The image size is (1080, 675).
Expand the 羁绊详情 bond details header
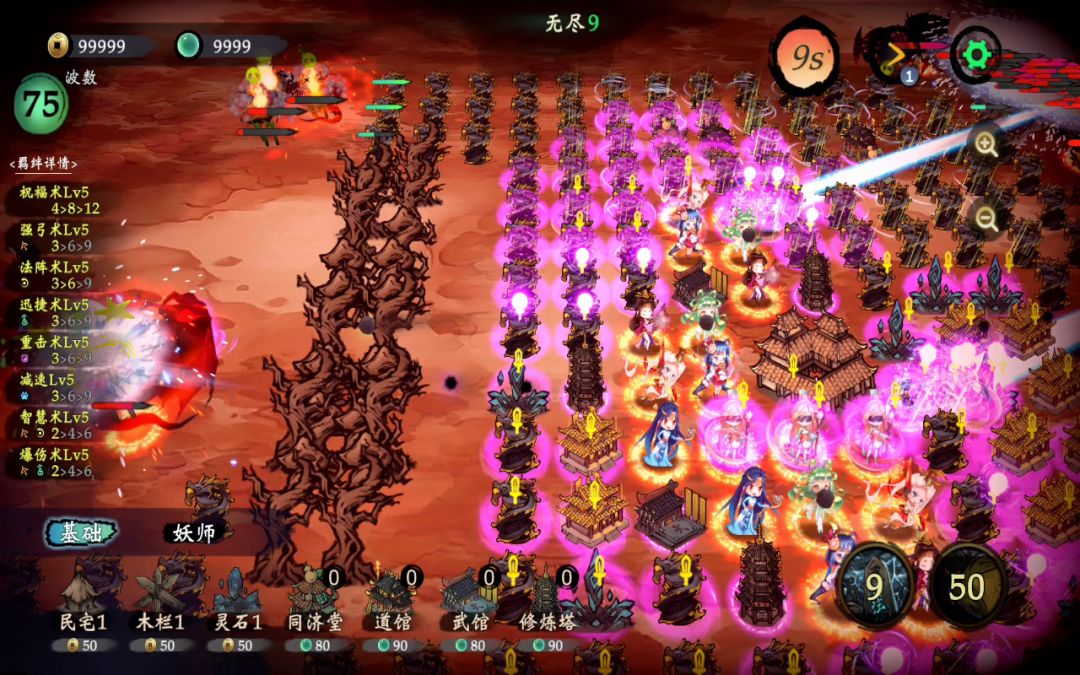pos(43,164)
